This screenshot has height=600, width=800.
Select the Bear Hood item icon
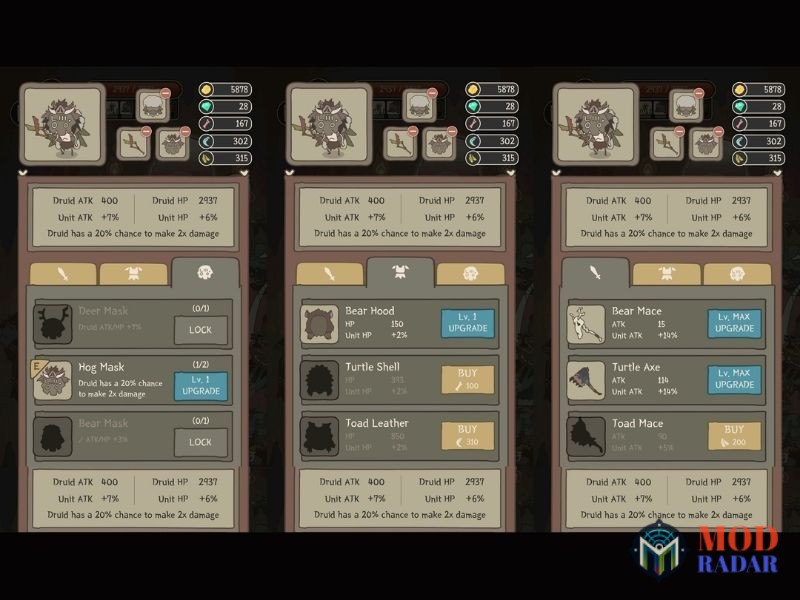(x=321, y=324)
